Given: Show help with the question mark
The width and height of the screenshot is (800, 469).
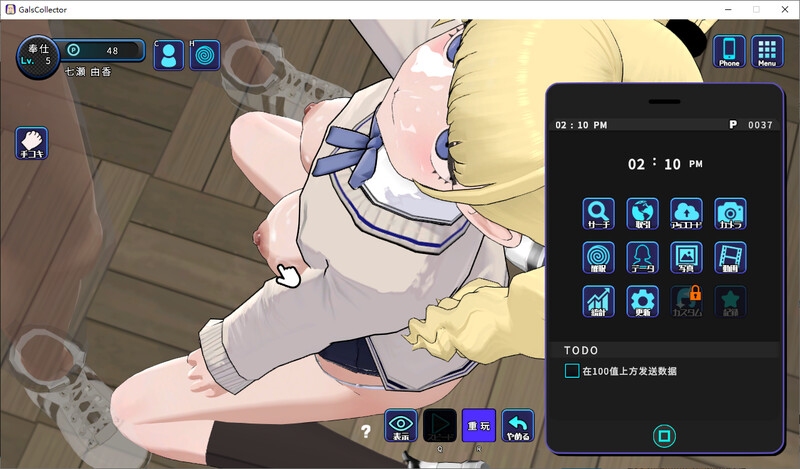Looking at the screenshot, I should pyautogui.click(x=367, y=432).
